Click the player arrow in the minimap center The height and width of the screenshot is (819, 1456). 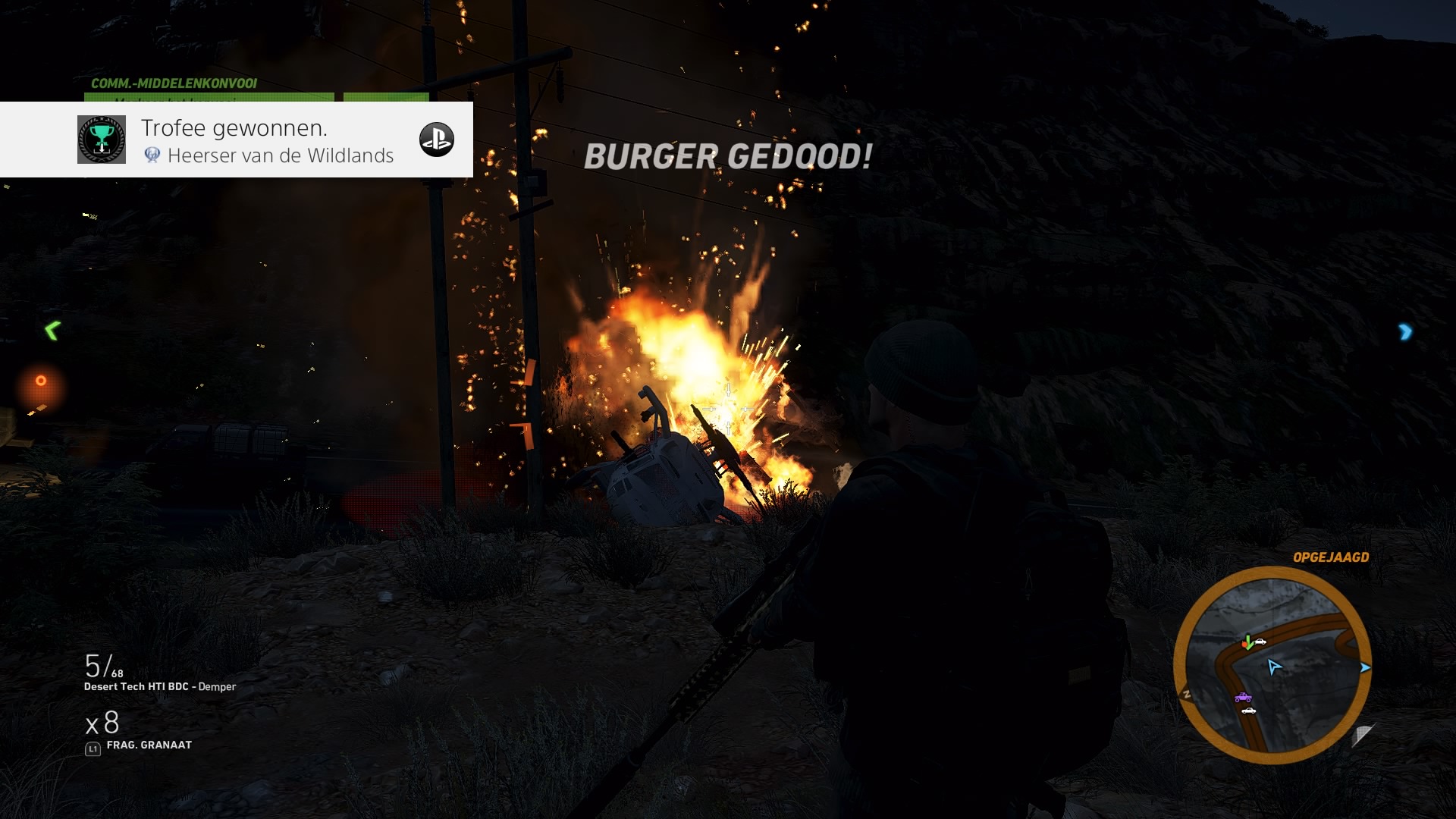1275,667
